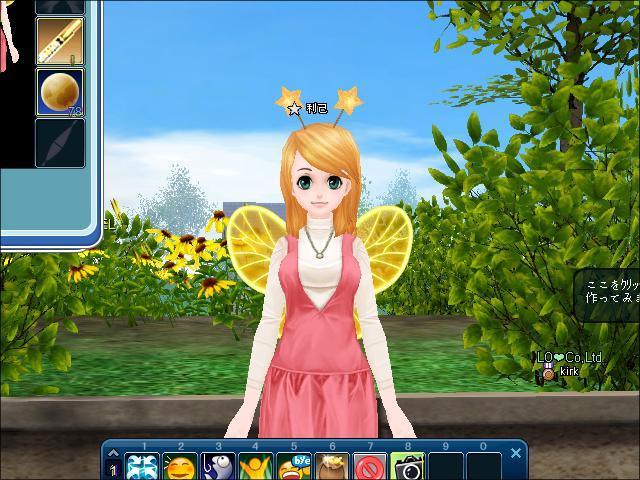The image size is (640, 480).
Task: Use the cheering figure emote
Action: pos(257,466)
